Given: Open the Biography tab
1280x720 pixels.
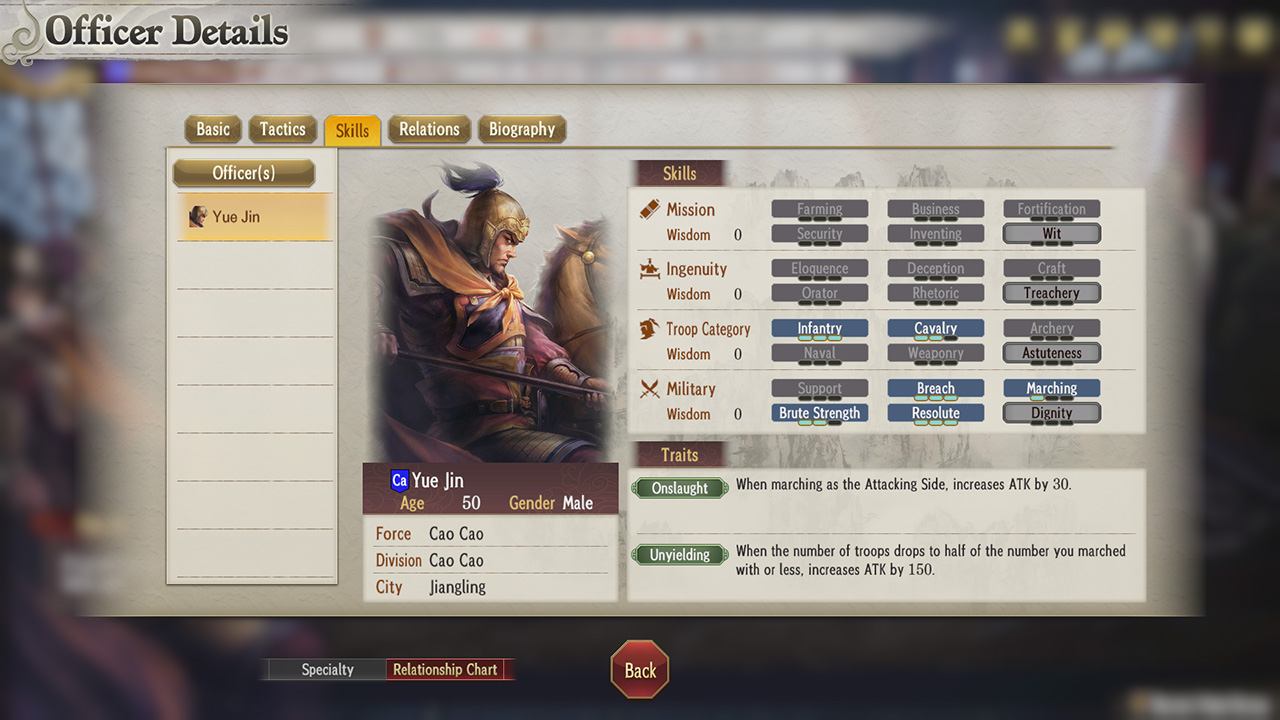Looking at the screenshot, I should [521, 129].
